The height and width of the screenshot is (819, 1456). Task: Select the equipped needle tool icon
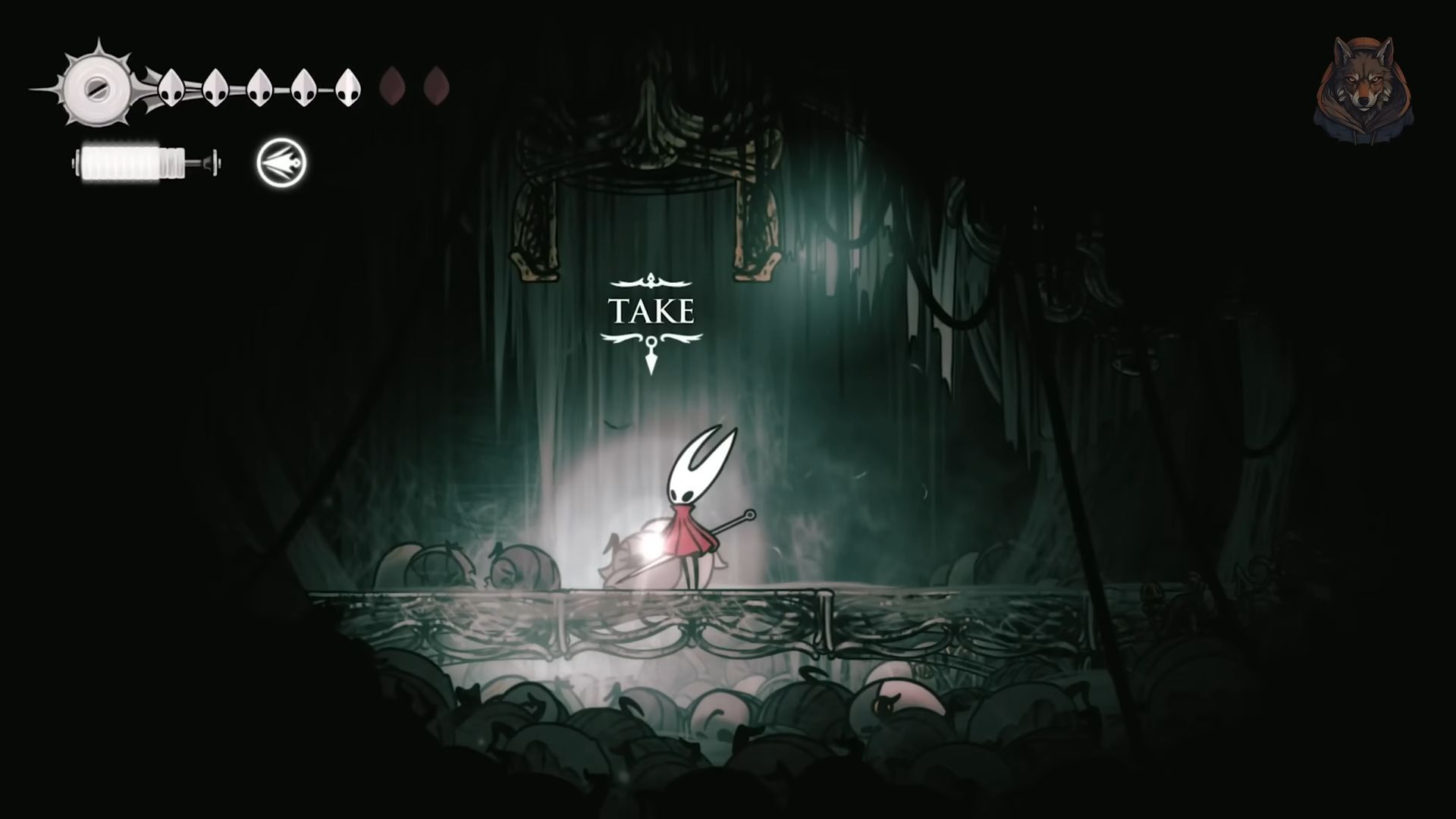point(280,160)
